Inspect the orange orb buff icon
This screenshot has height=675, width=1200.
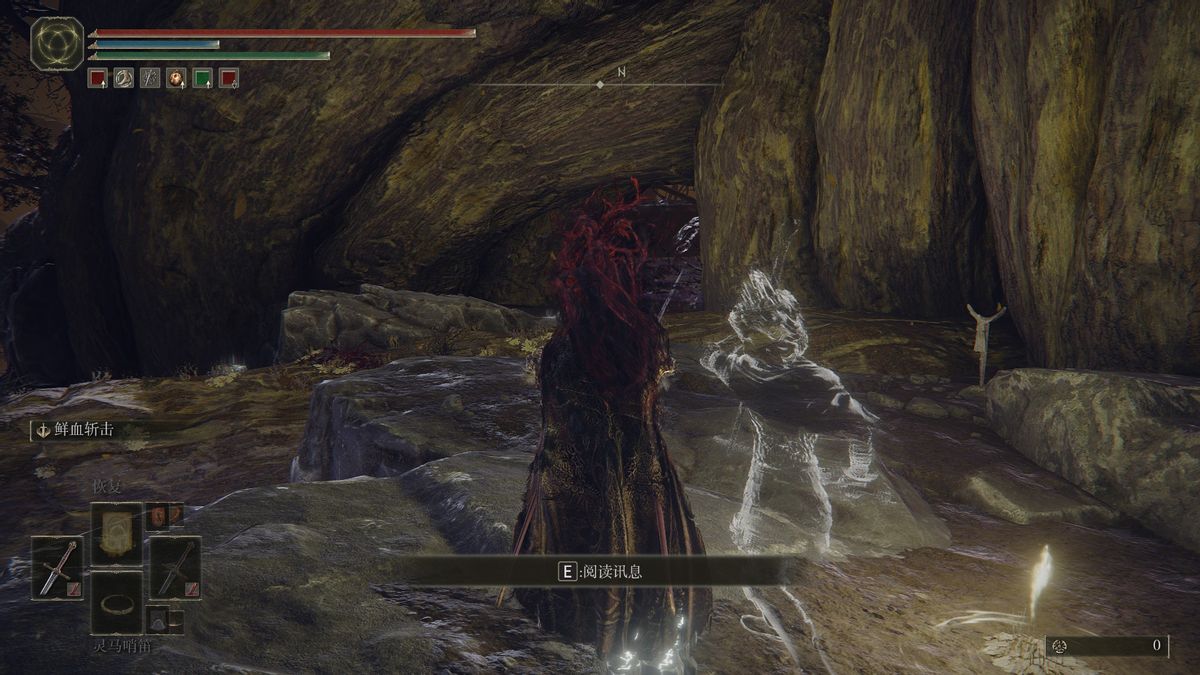pos(176,78)
